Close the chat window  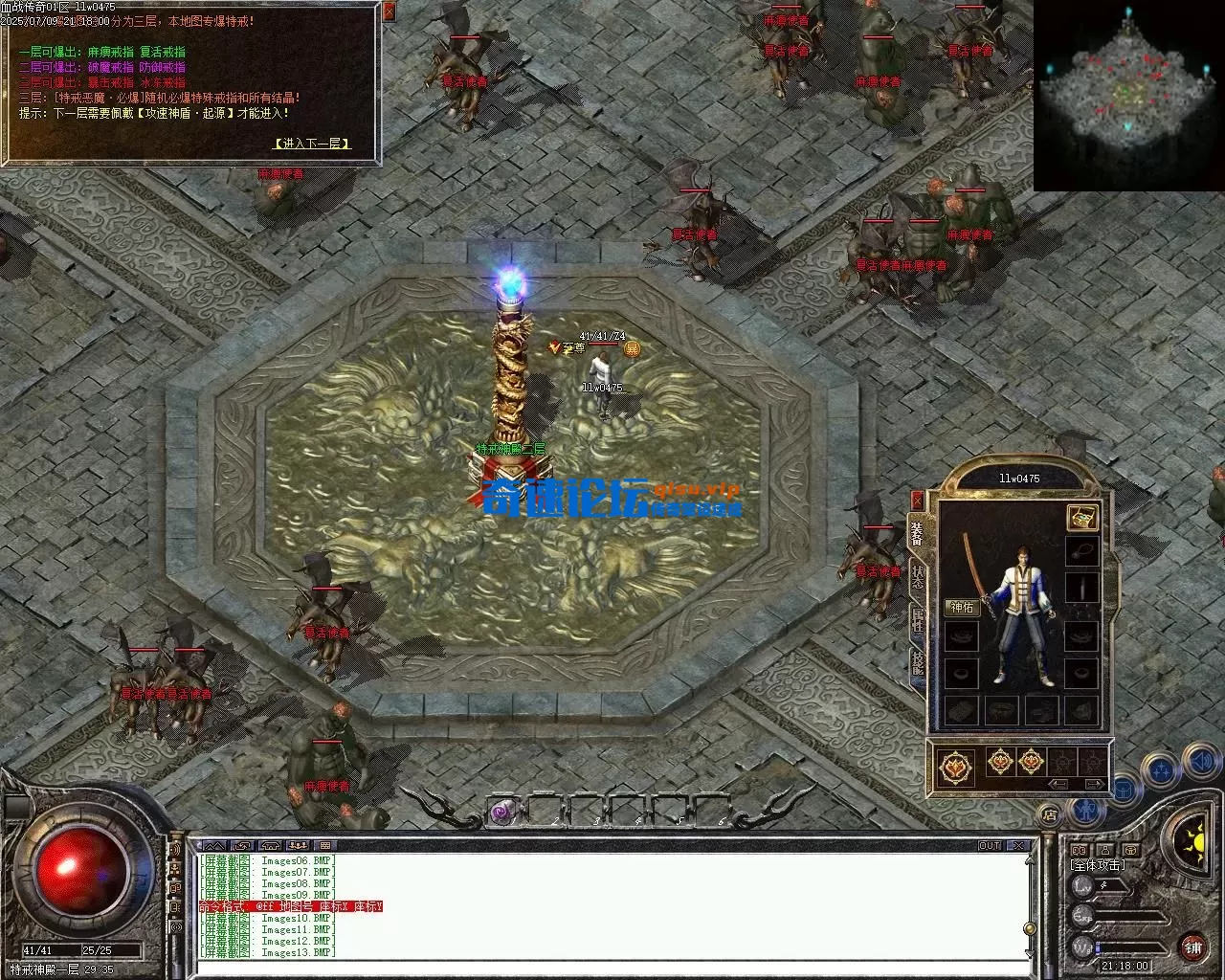click(x=1018, y=846)
